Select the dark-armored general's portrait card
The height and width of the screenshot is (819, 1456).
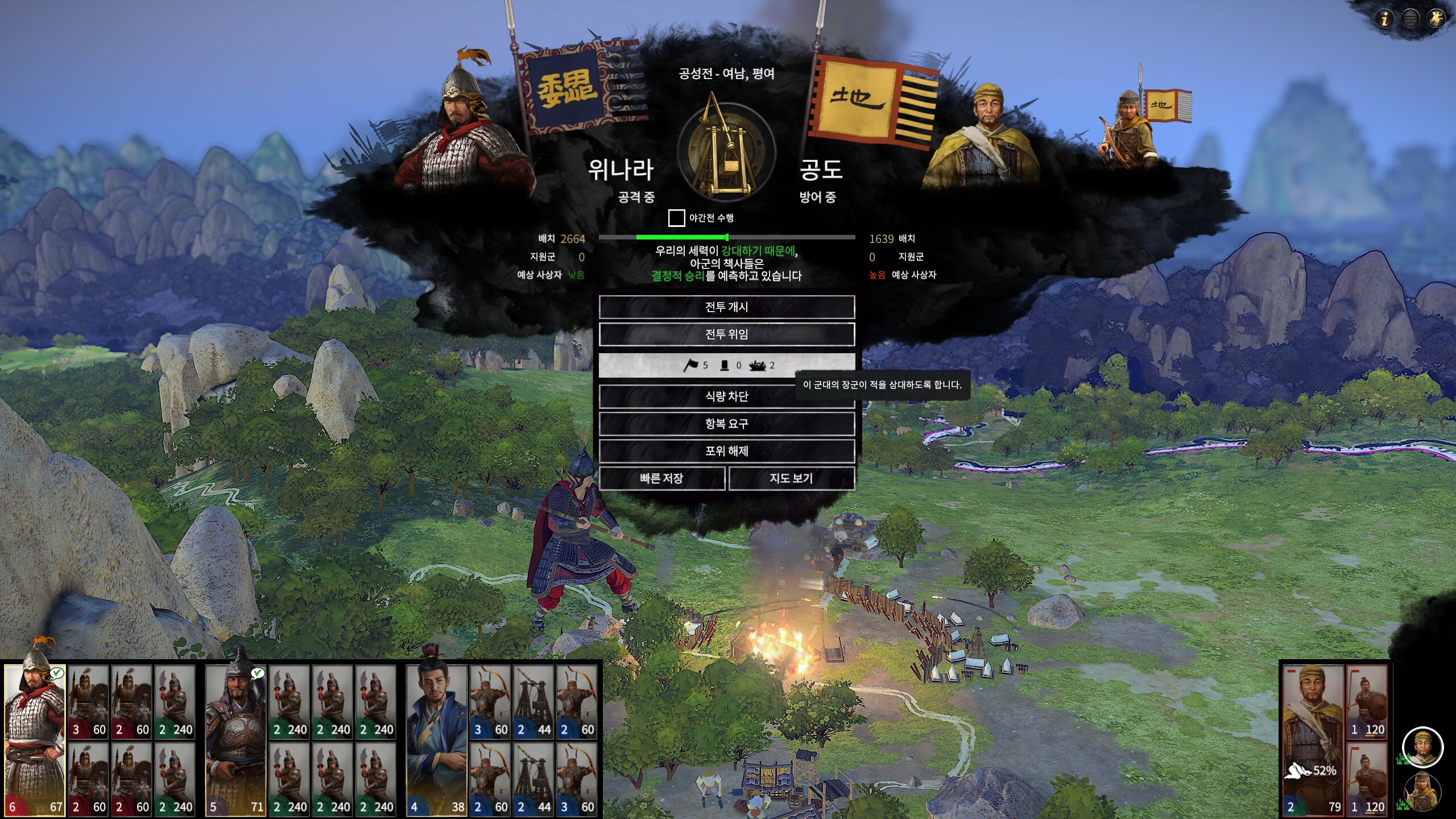(x=235, y=739)
